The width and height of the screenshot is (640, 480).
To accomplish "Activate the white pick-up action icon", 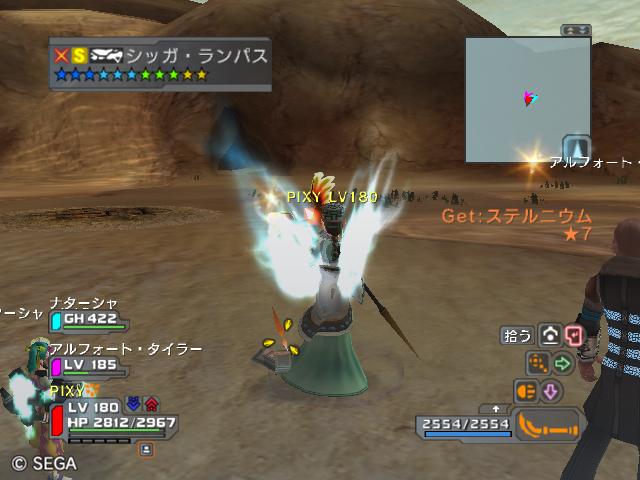I will (x=550, y=336).
